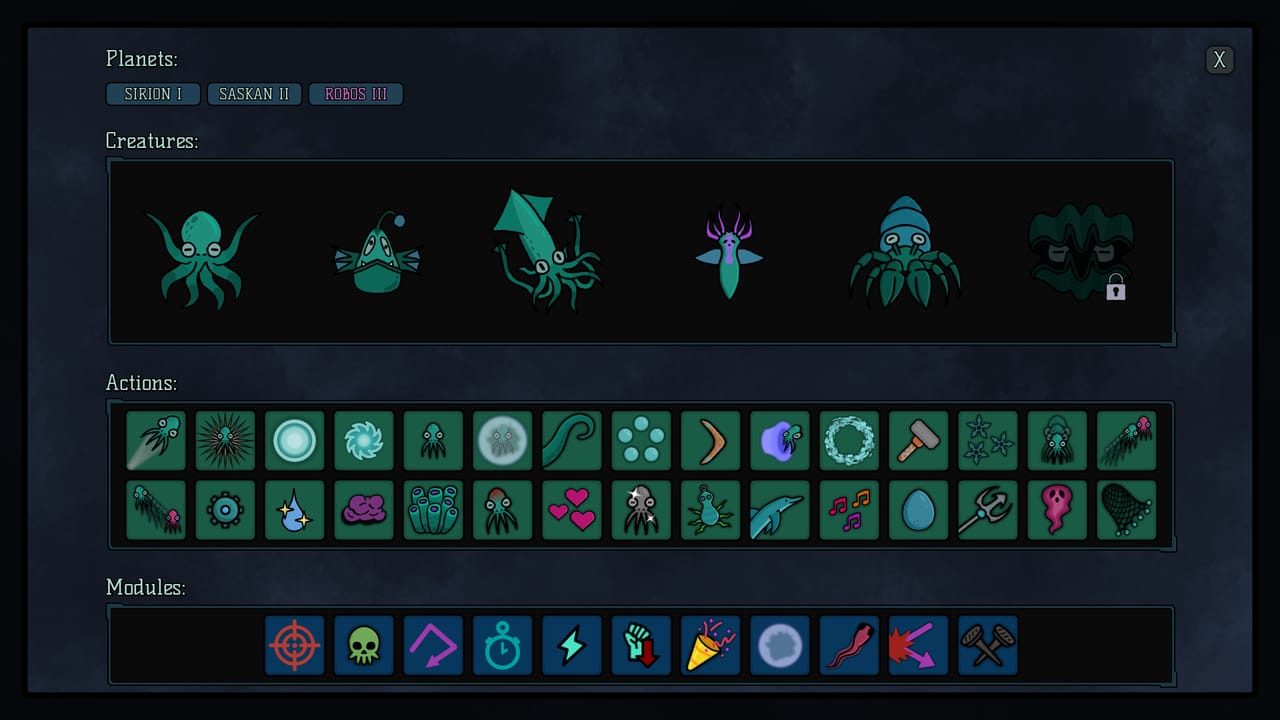Choose the party popper confetti module

tap(710, 645)
